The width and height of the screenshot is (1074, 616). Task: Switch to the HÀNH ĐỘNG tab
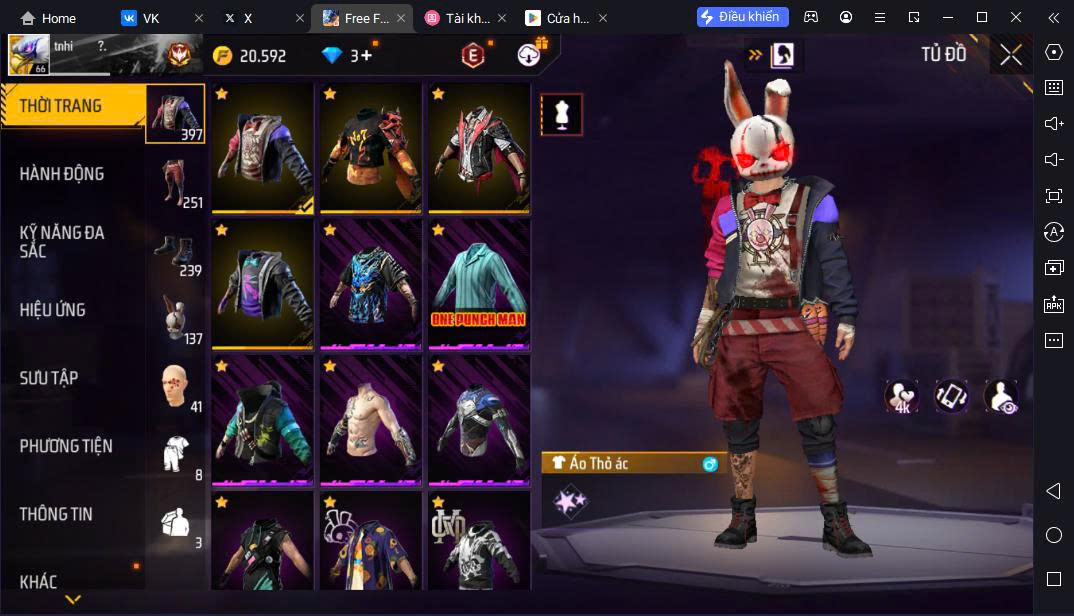pyautogui.click(x=62, y=174)
